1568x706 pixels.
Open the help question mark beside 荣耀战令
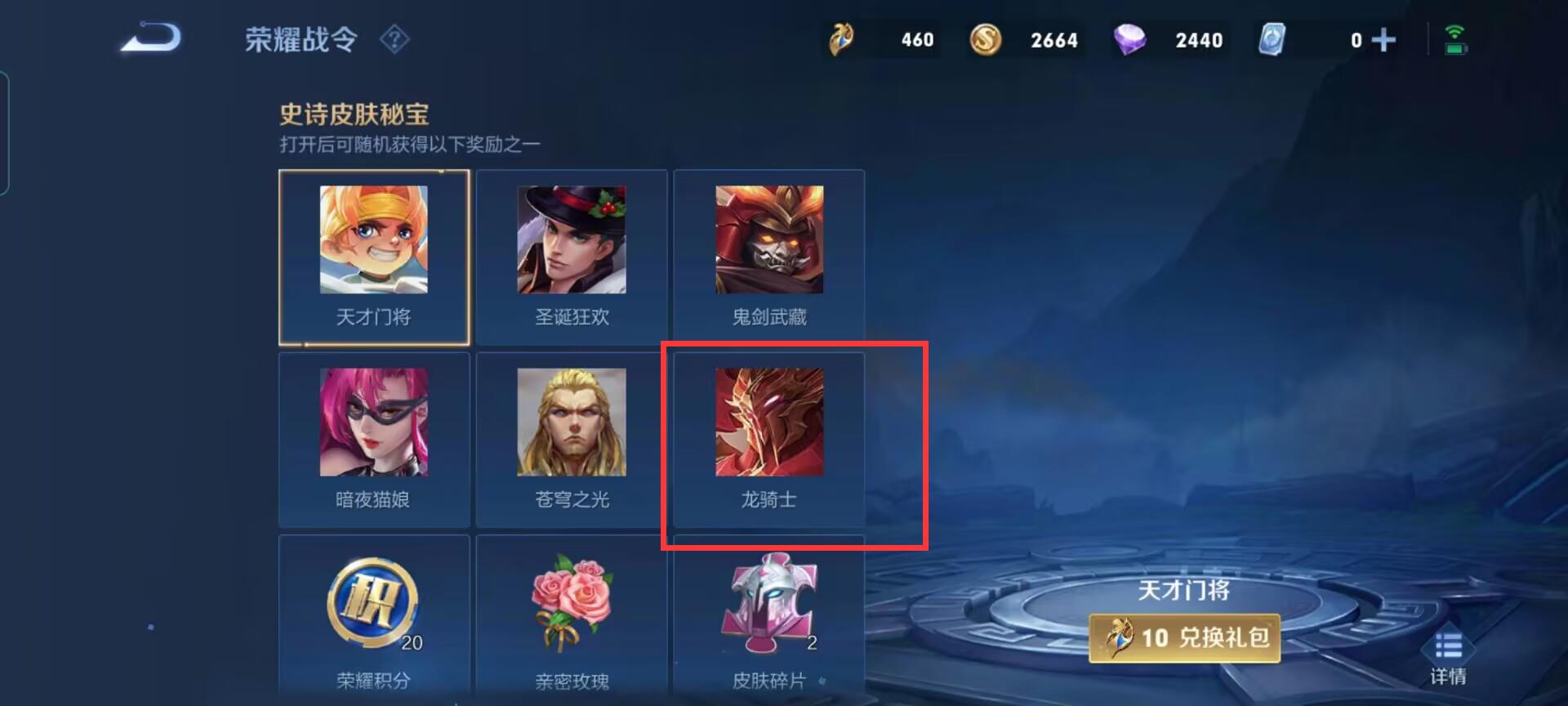pos(394,39)
